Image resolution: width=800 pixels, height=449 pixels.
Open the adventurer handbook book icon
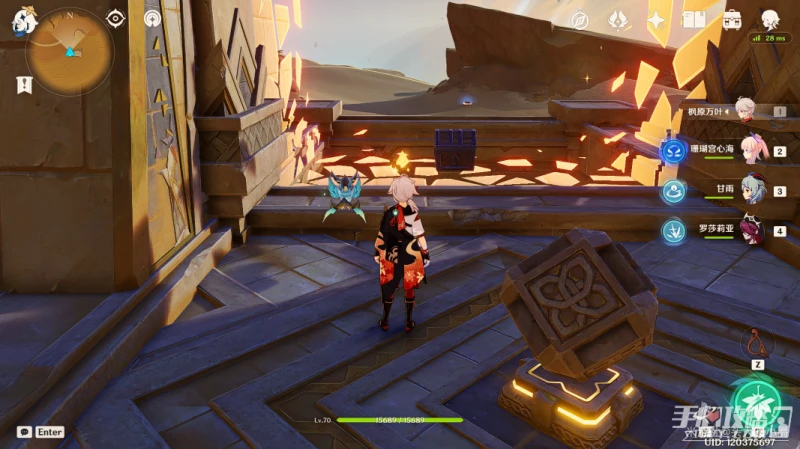(x=694, y=20)
